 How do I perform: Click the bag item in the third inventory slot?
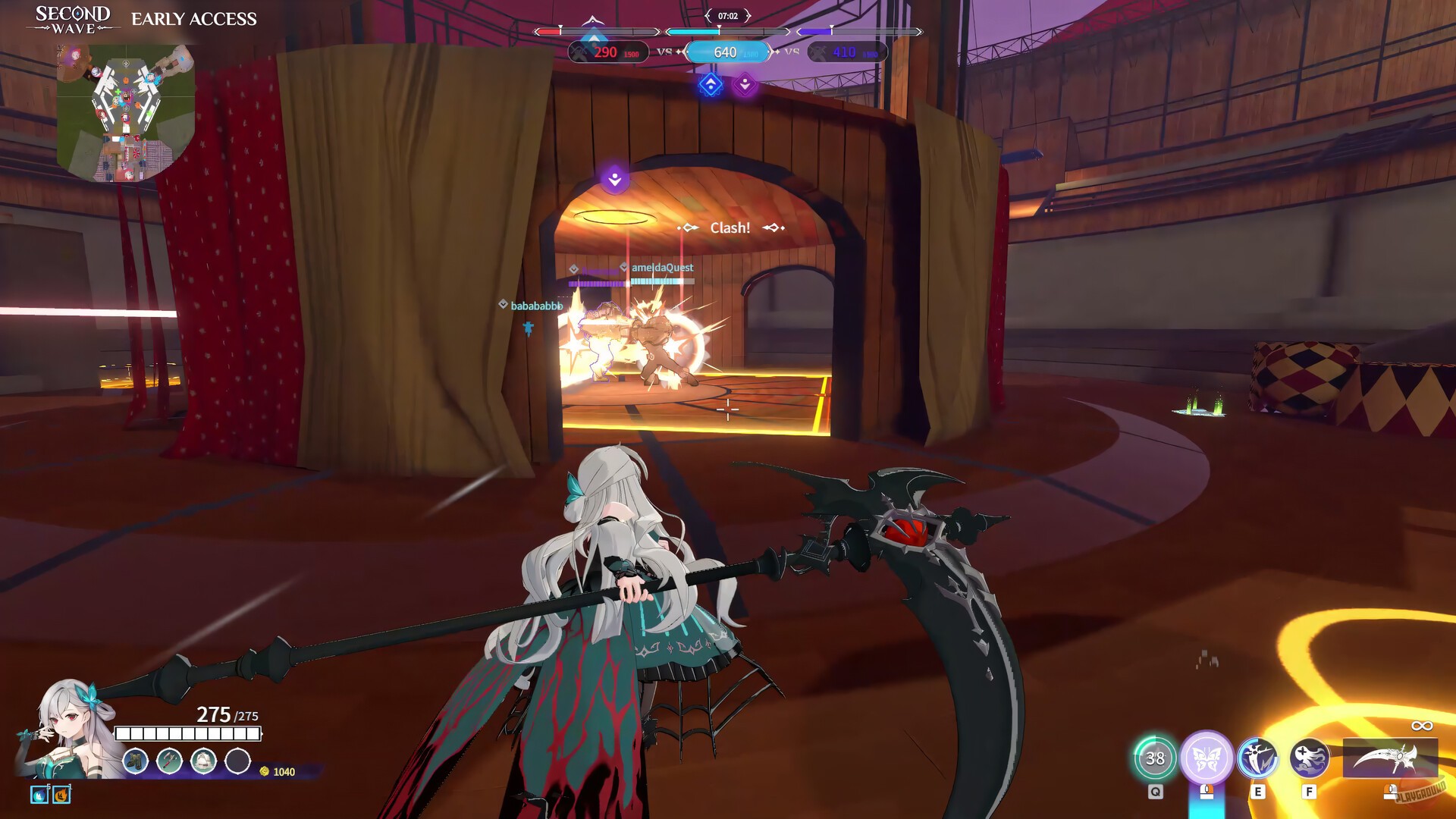click(202, 761)
